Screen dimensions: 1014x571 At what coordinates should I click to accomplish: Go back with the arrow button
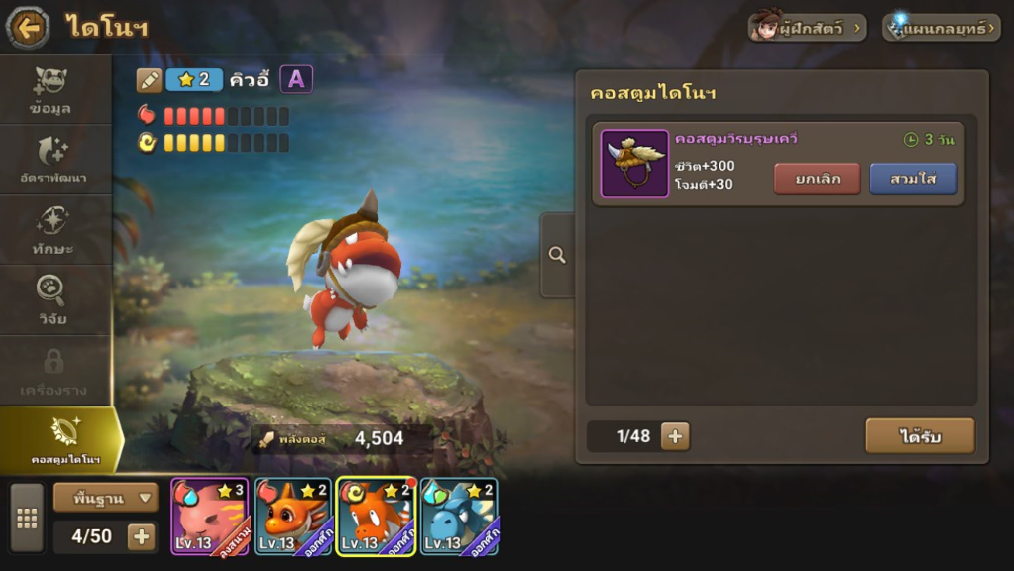click(27, 27)
